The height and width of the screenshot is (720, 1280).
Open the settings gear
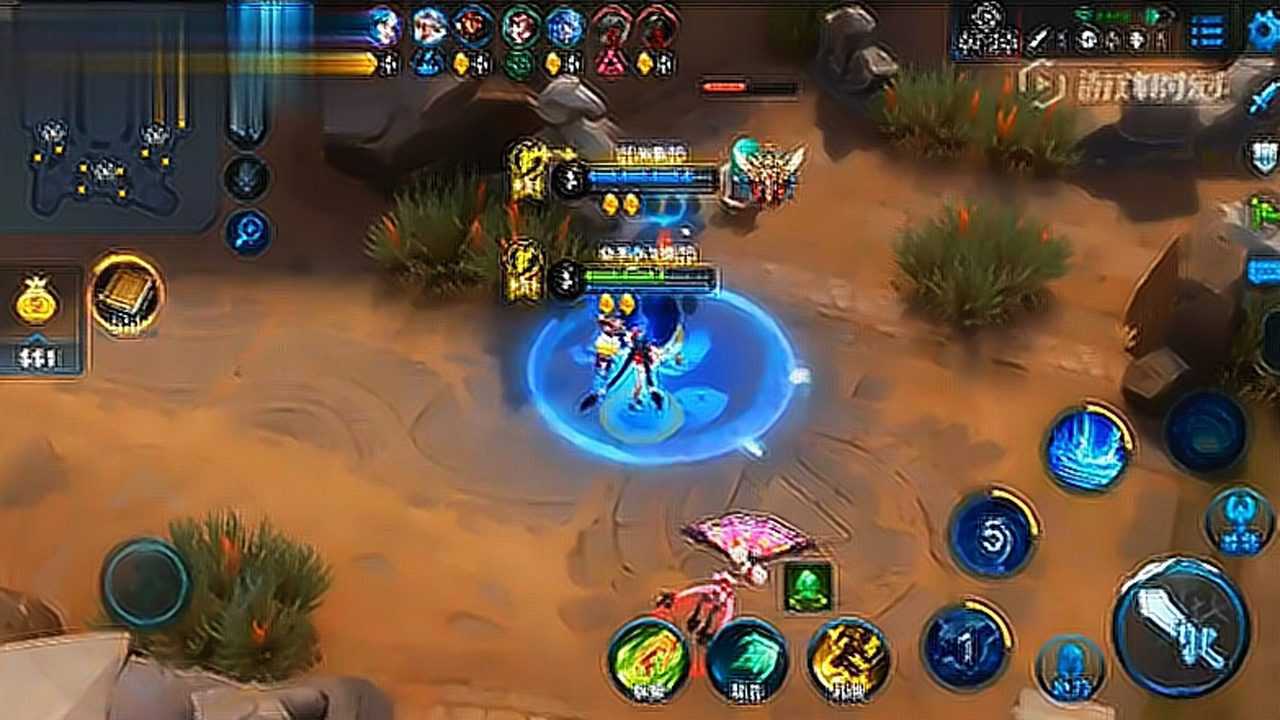coord(1264,30)
